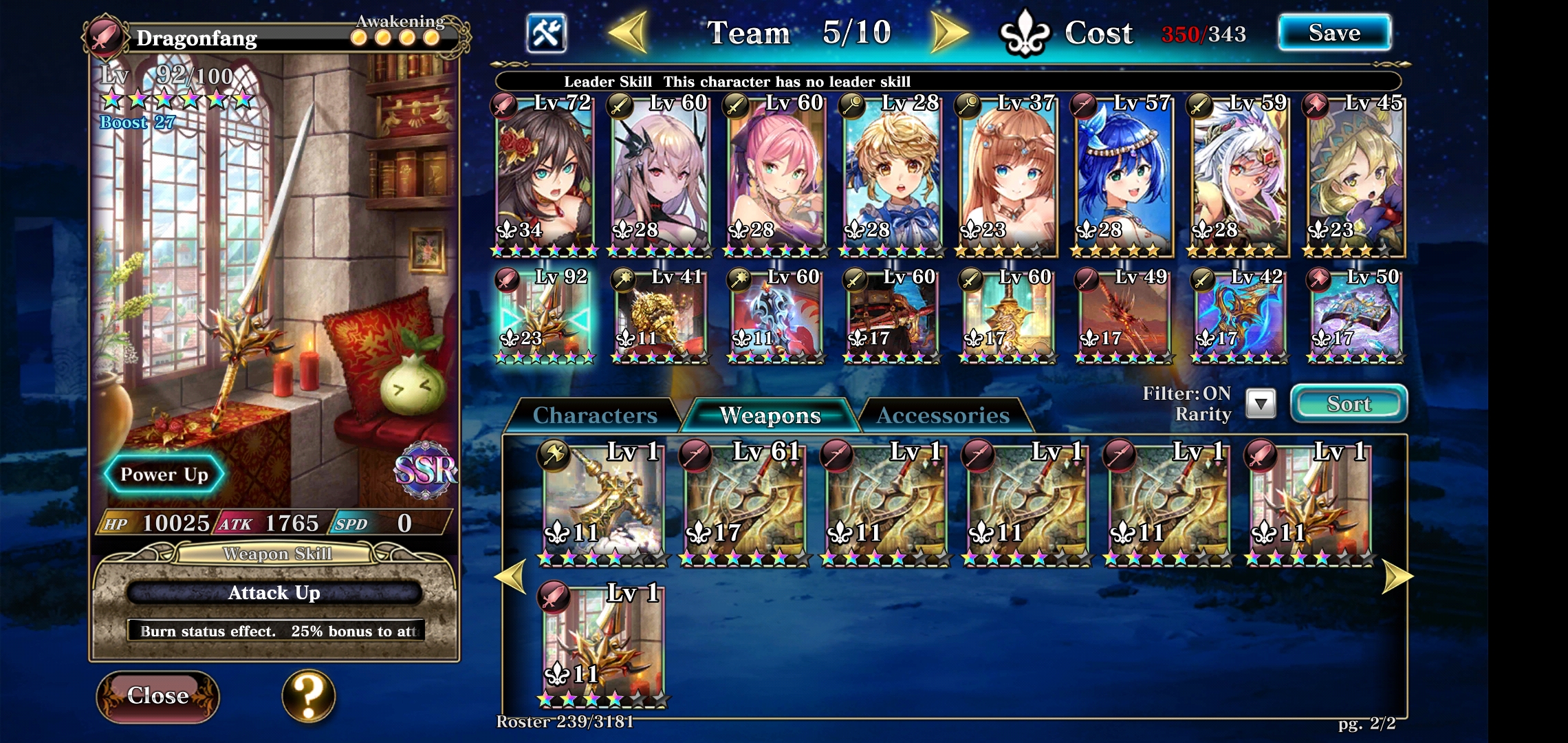Open the Rarity filter dropdown
Image resolution: width=1568 pixels, height=743 pixels.
[1261, 405]
